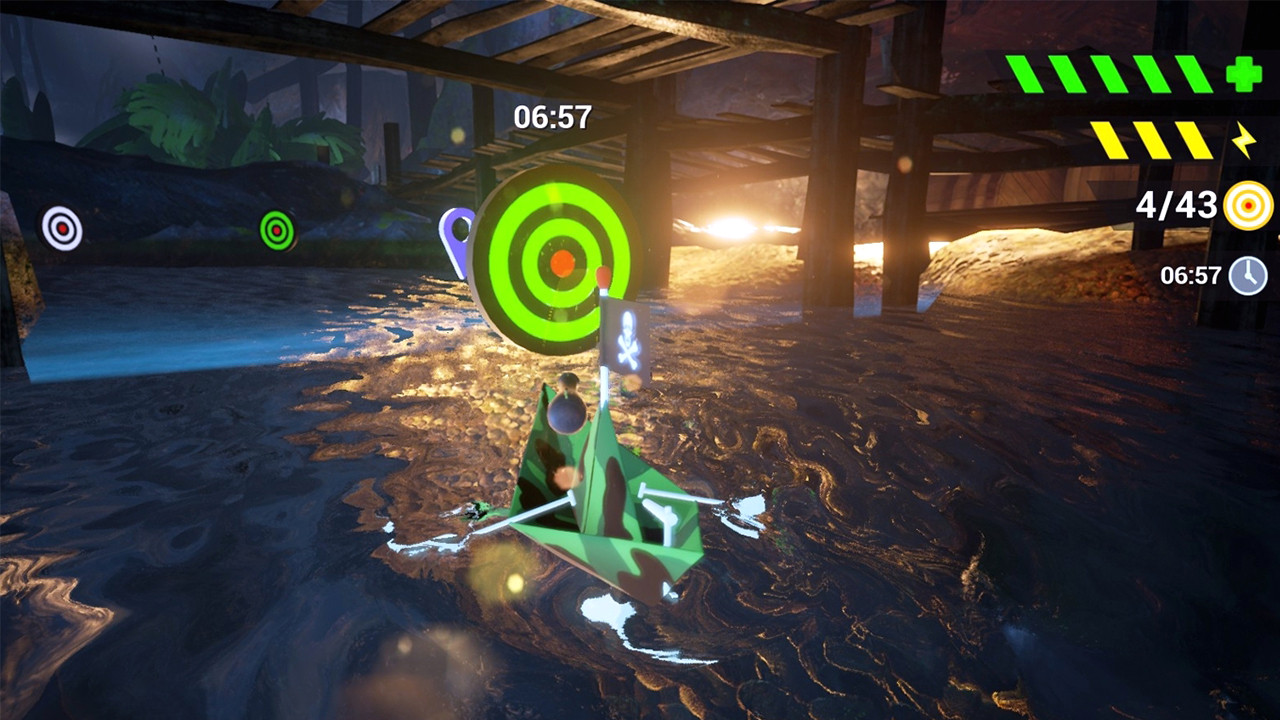Click the yellow target counter icon
Screen dimensions: 1280x720
tap(1249, 206)
